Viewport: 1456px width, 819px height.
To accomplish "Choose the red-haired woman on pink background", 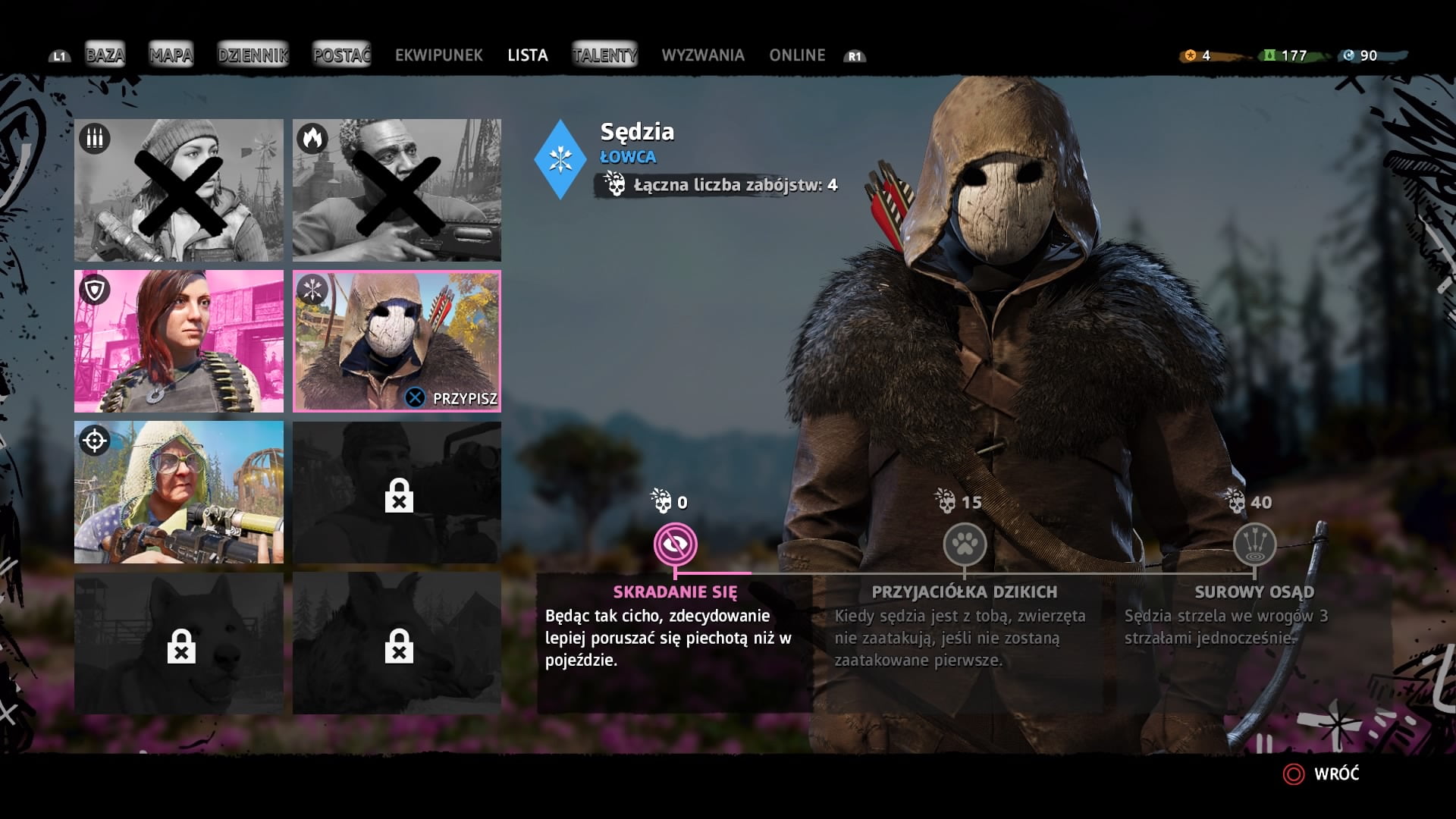I will tap(179, 341).
